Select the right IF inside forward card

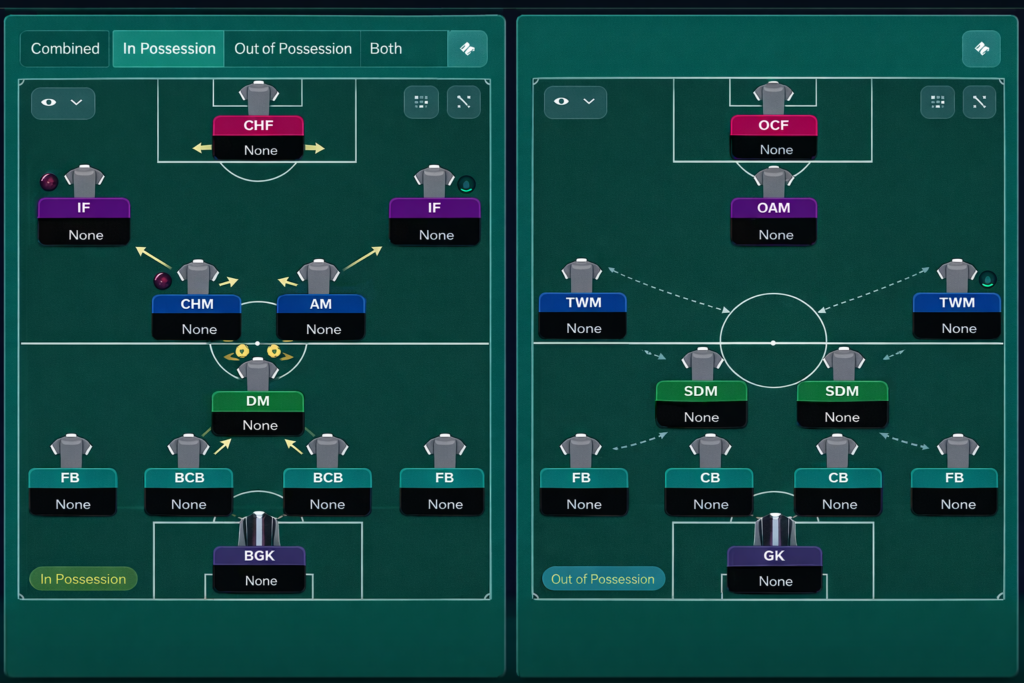point(434,221)
